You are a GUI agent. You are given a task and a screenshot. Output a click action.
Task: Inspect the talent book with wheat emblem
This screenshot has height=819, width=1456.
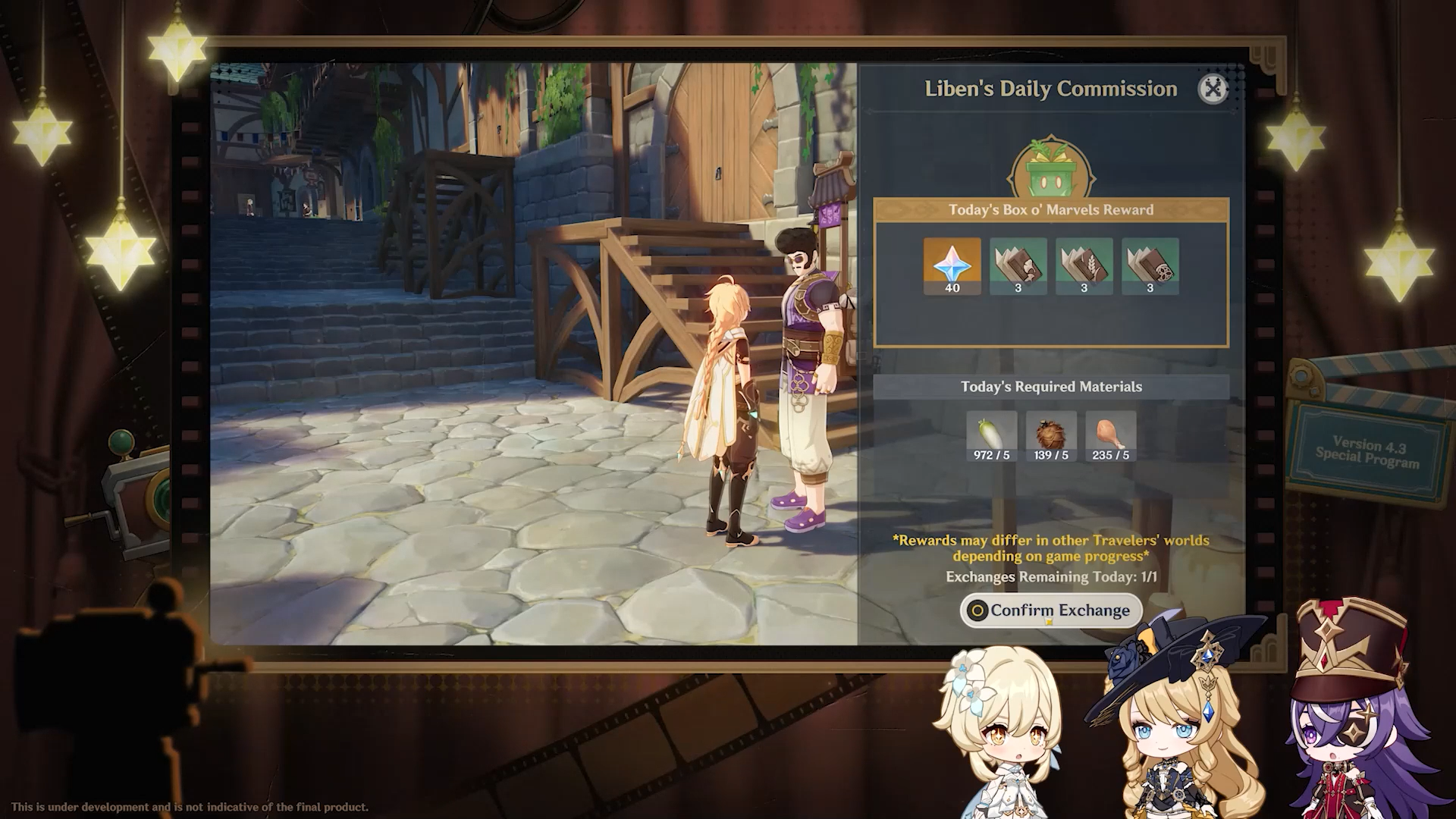1084,265
